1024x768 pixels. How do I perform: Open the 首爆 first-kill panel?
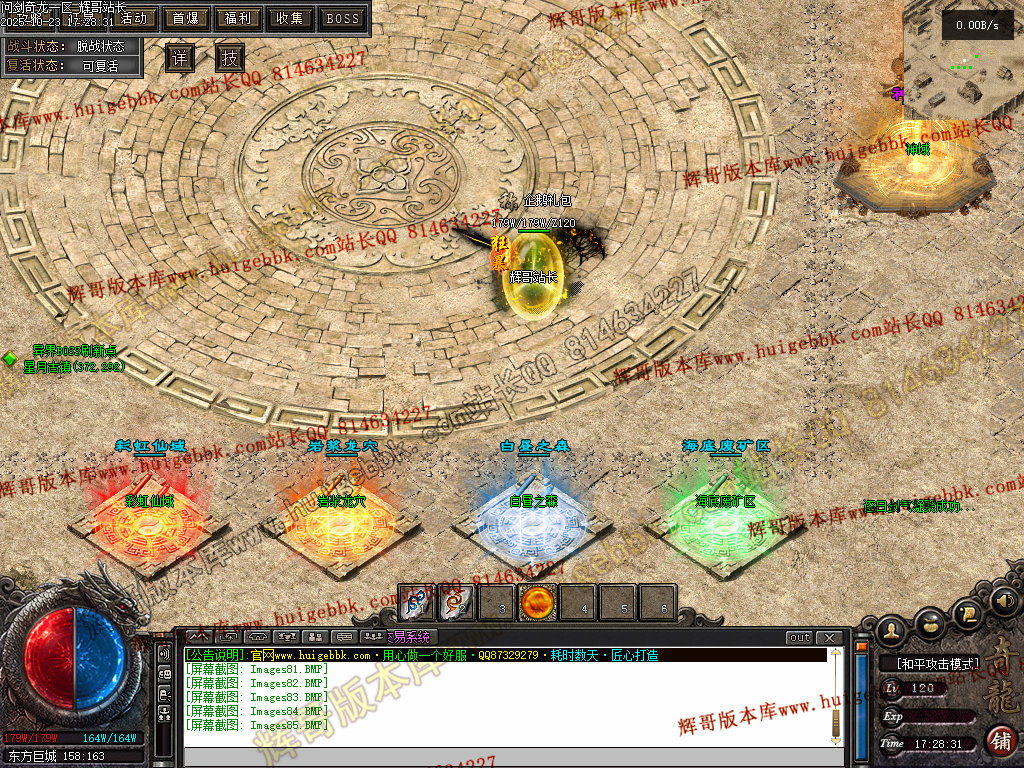point(185,18)
